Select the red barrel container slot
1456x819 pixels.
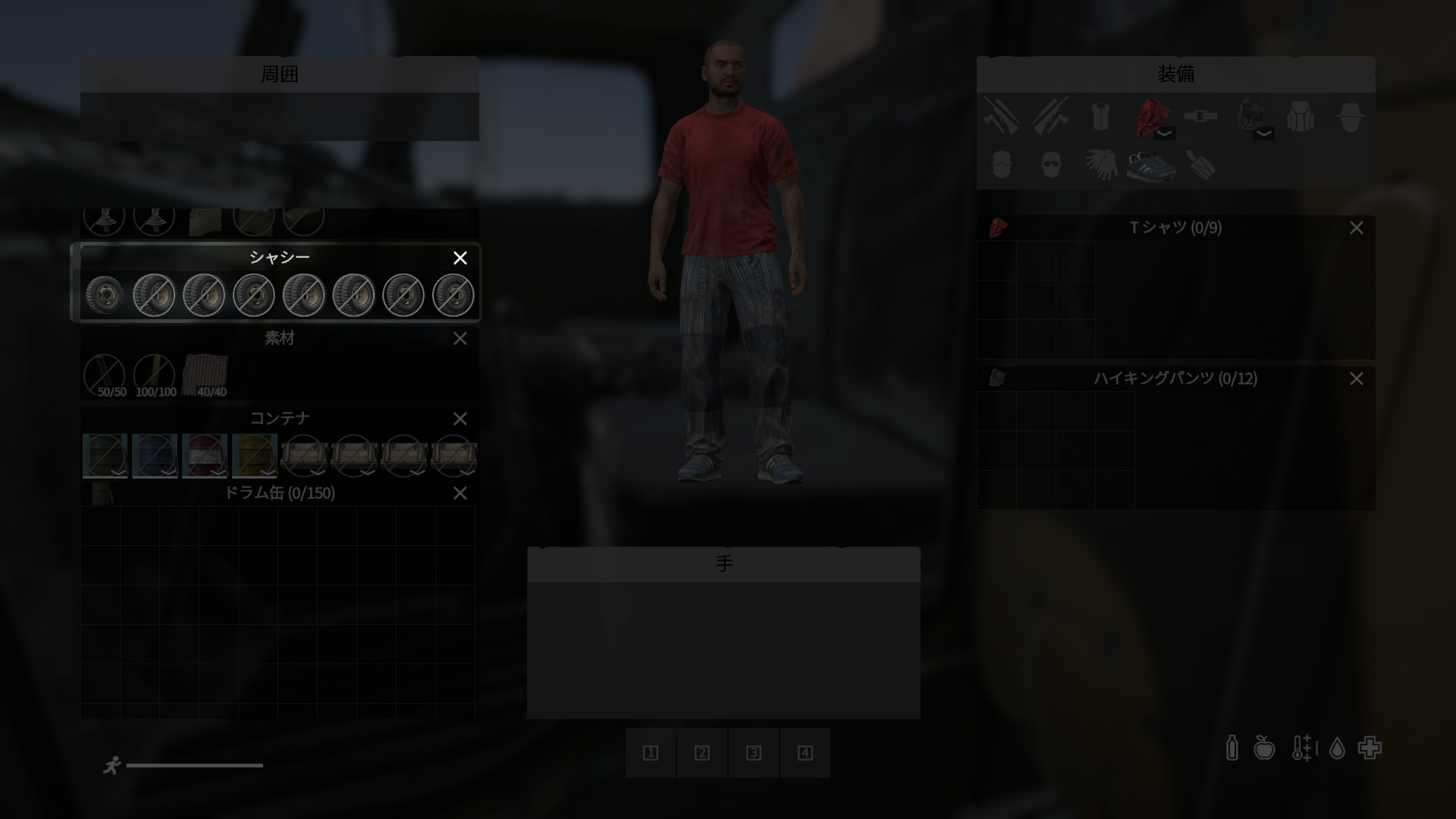tap(205, 455)
